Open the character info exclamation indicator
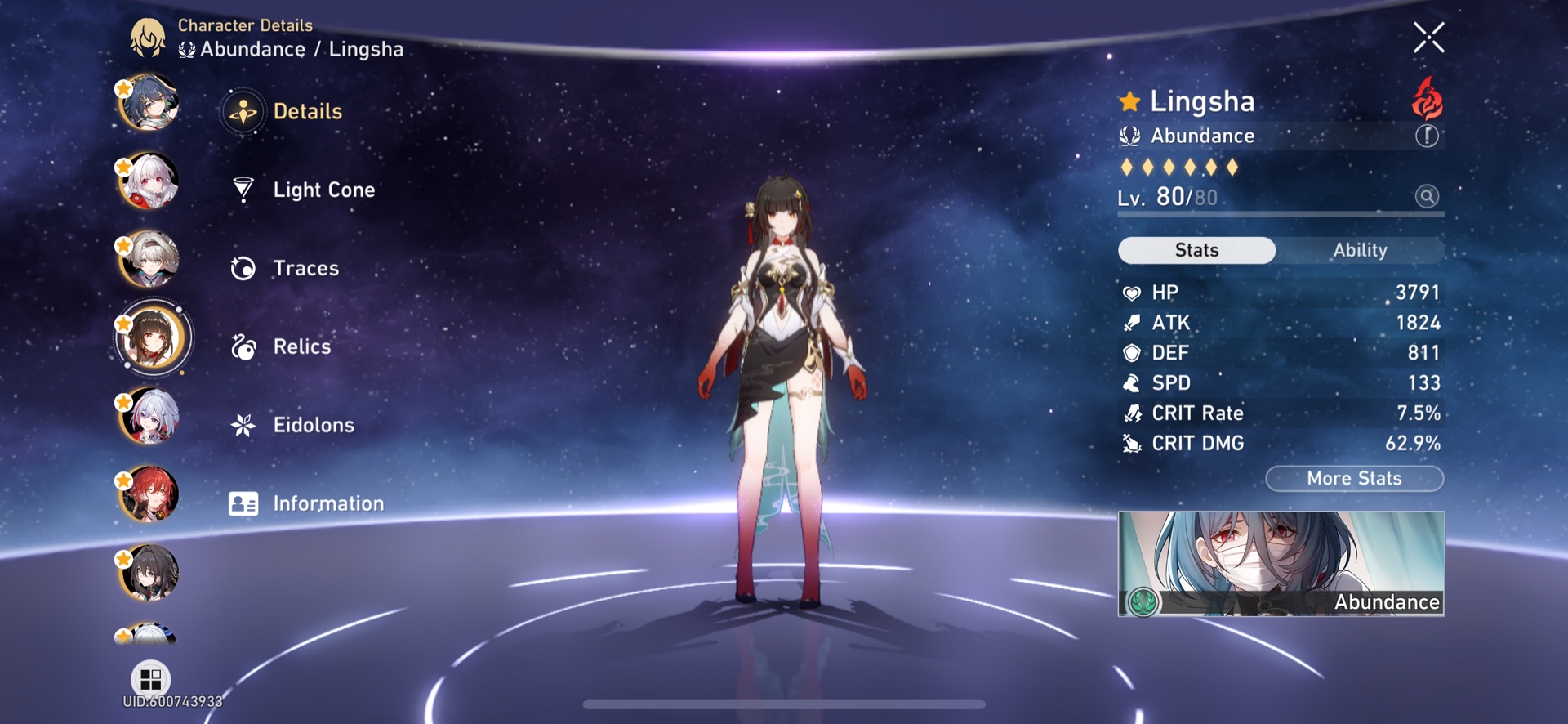The image size is (1568, 724). coord(1427,136)
